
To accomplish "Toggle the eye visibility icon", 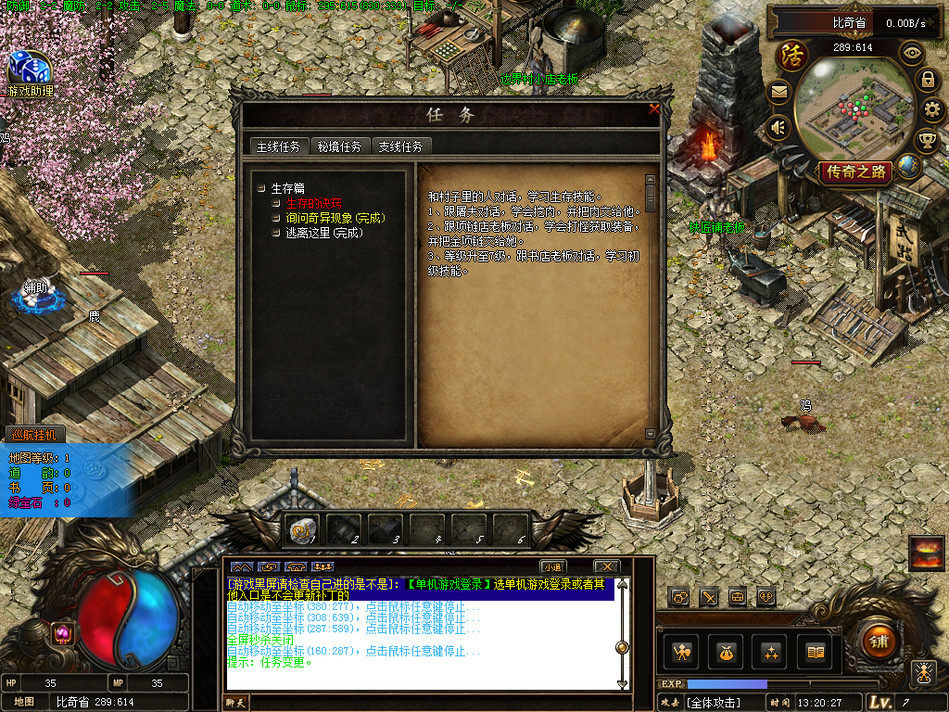I will [911, 51].
